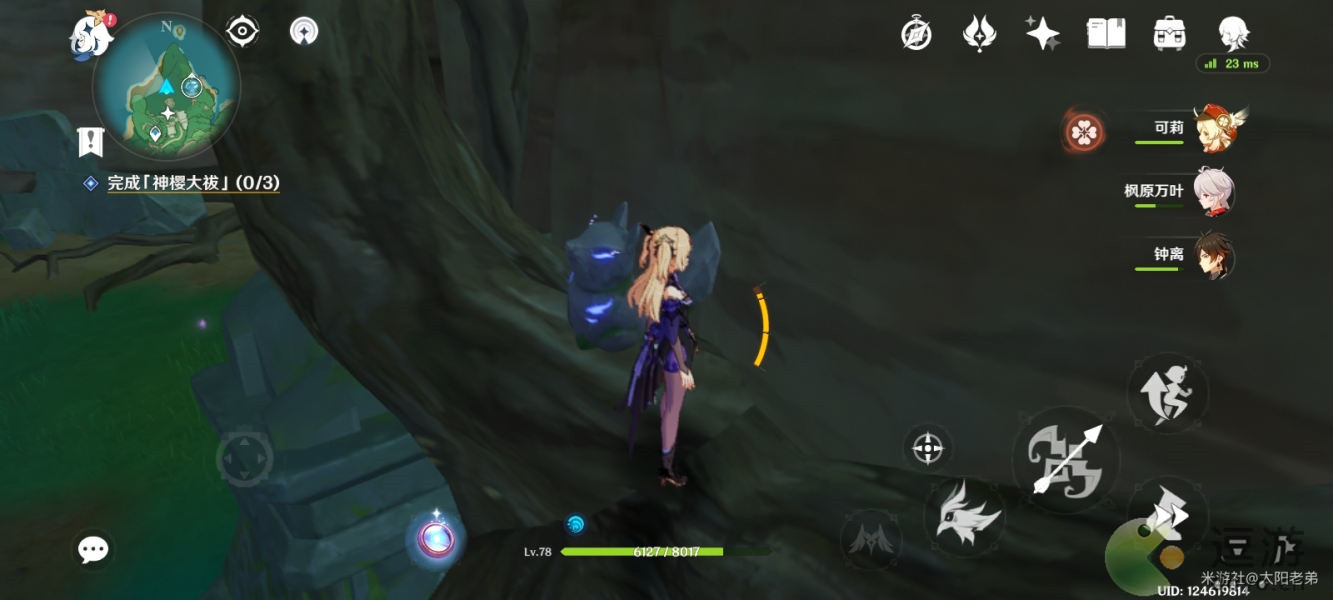Screen dimensions: 1333x600
Task: Tap the round emblem icon right of the eye
Action: 304,31
